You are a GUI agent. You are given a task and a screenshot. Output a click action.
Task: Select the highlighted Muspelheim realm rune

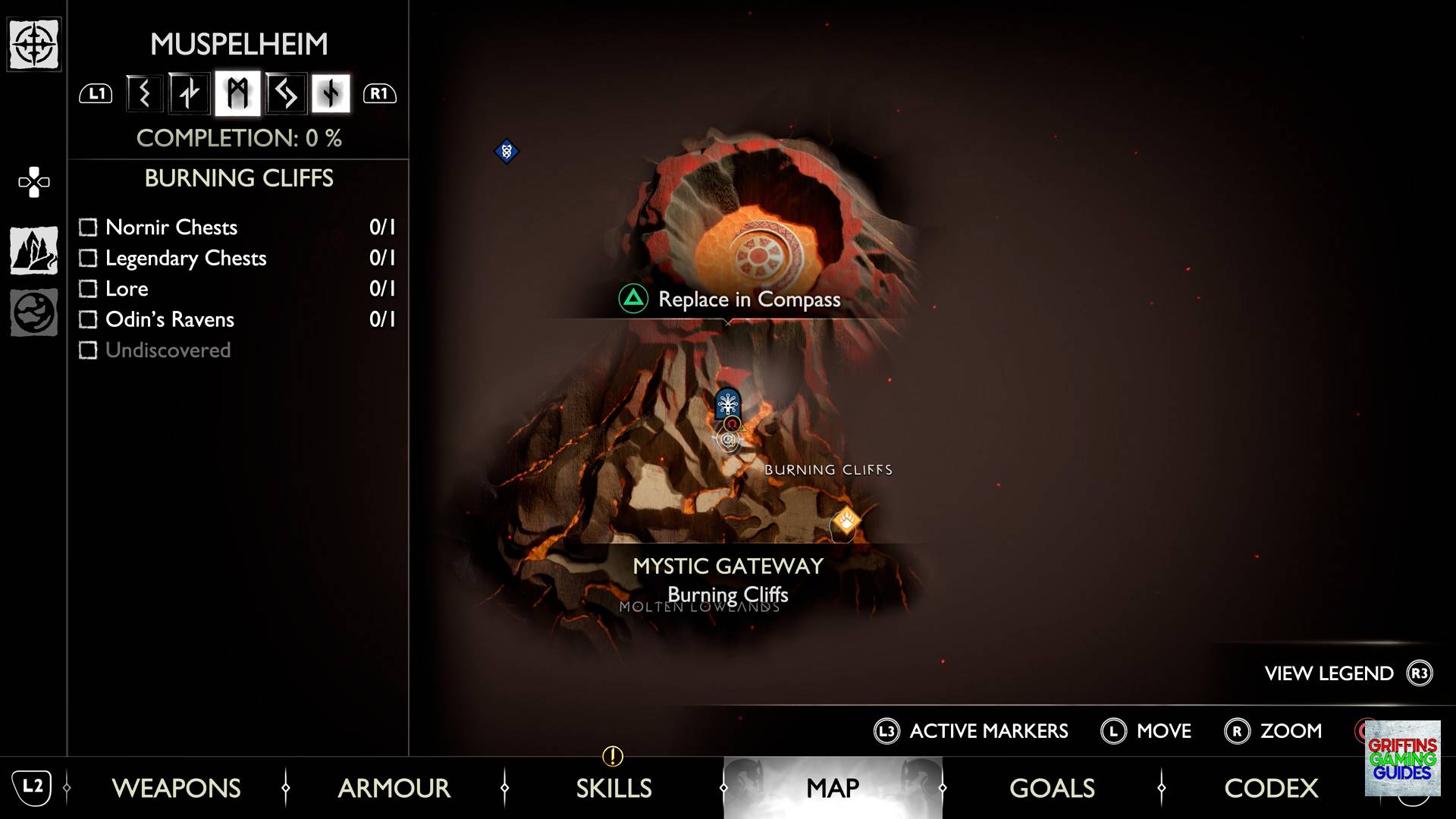tap(237, 93)
